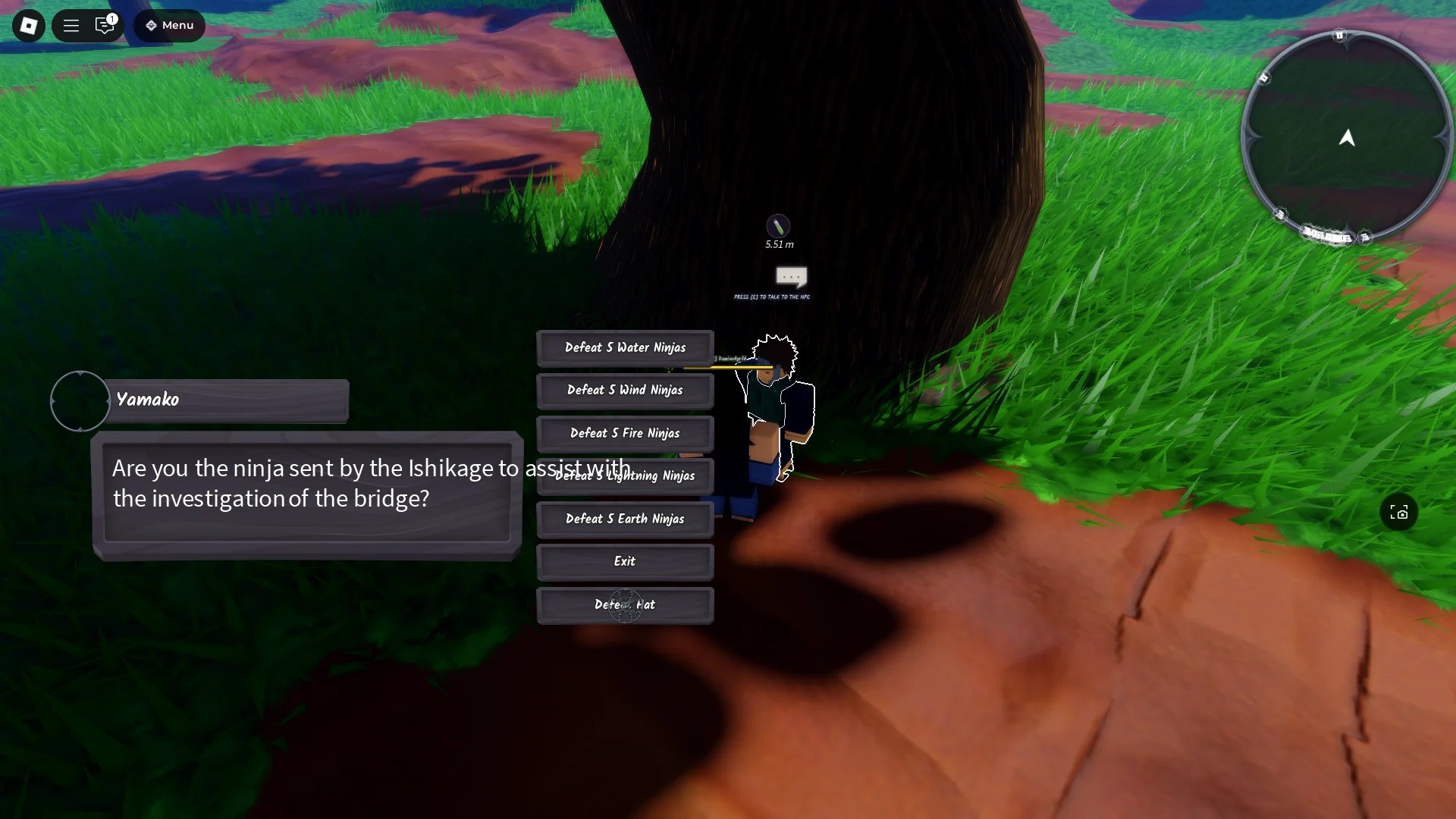The image size is (1456, 819).
Task: Click the notification badge showing 1
Action: click(112, 20)
